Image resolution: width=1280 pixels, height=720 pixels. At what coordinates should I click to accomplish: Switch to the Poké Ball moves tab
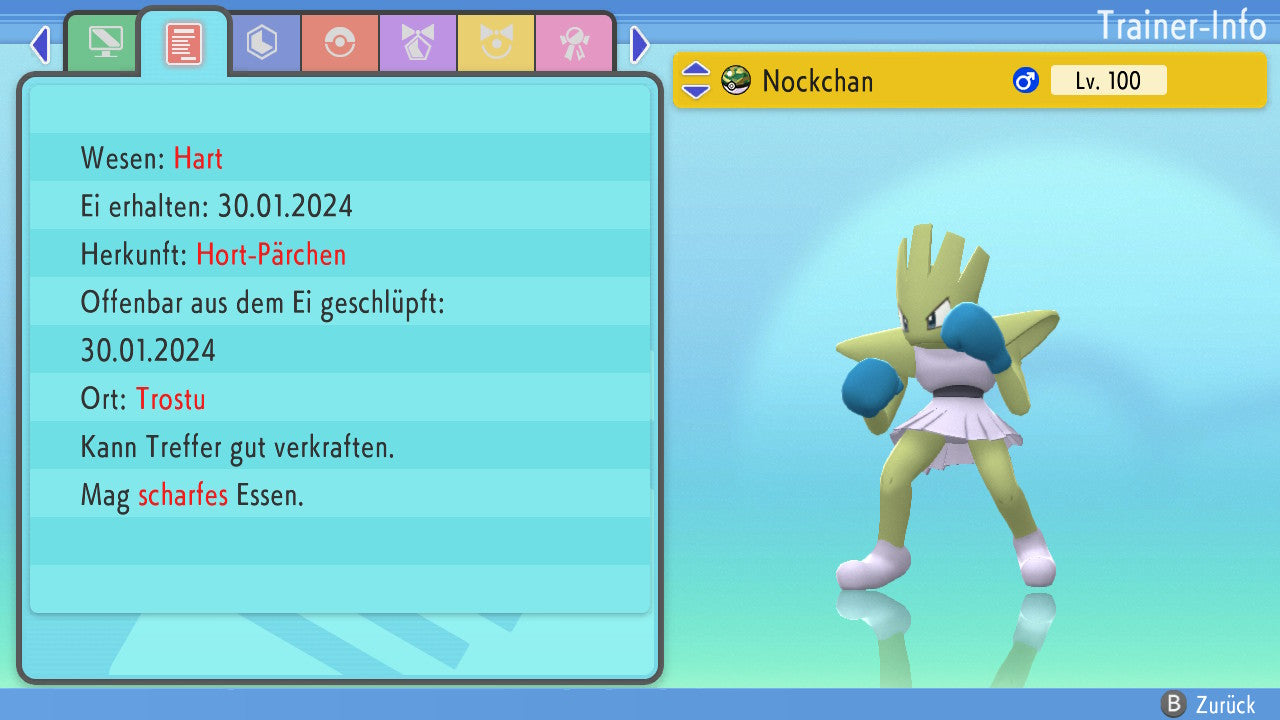click(x=340, y=43)
